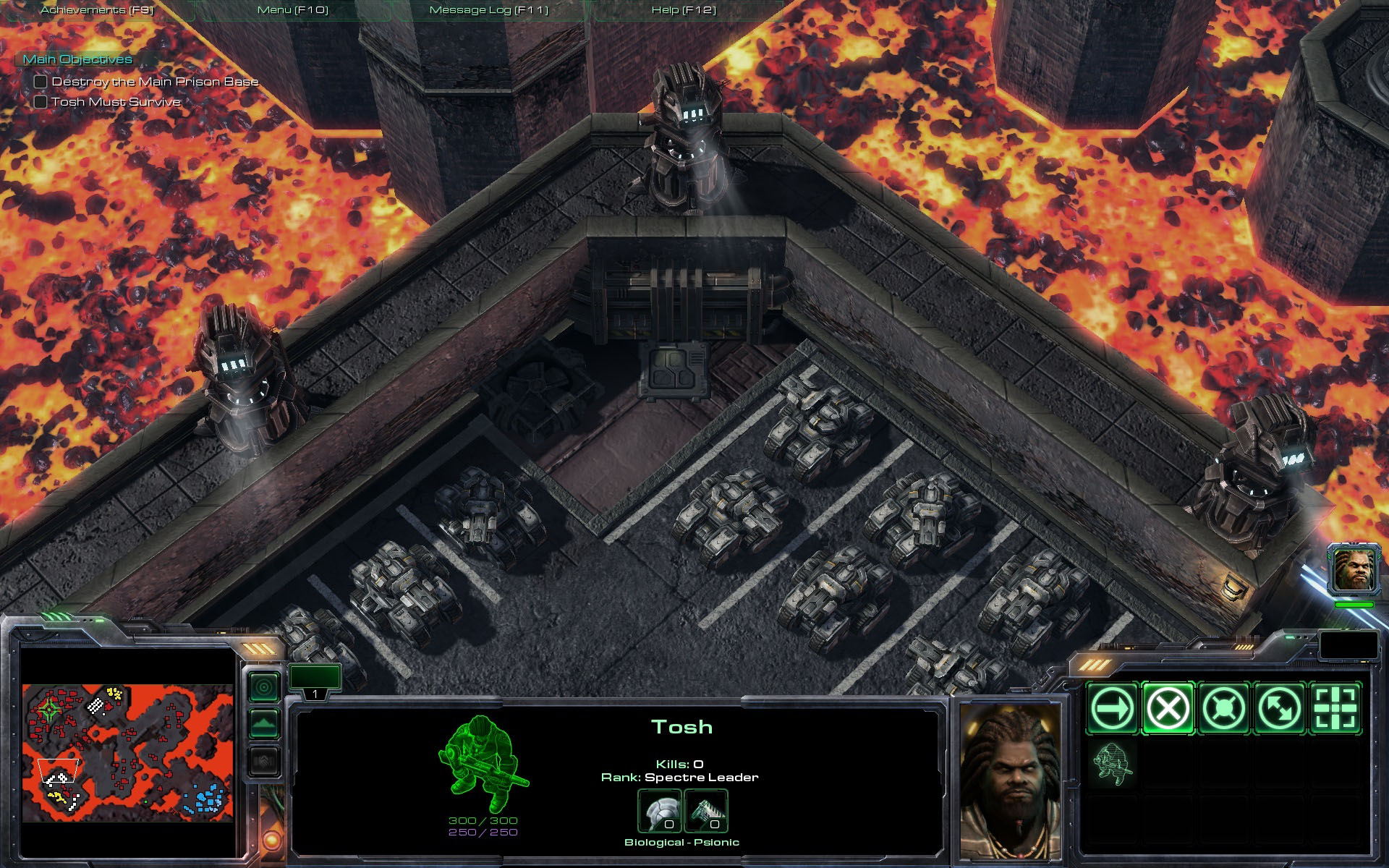
Task: Issue the Hold Position command
Action: click(x=1223, y=708)
